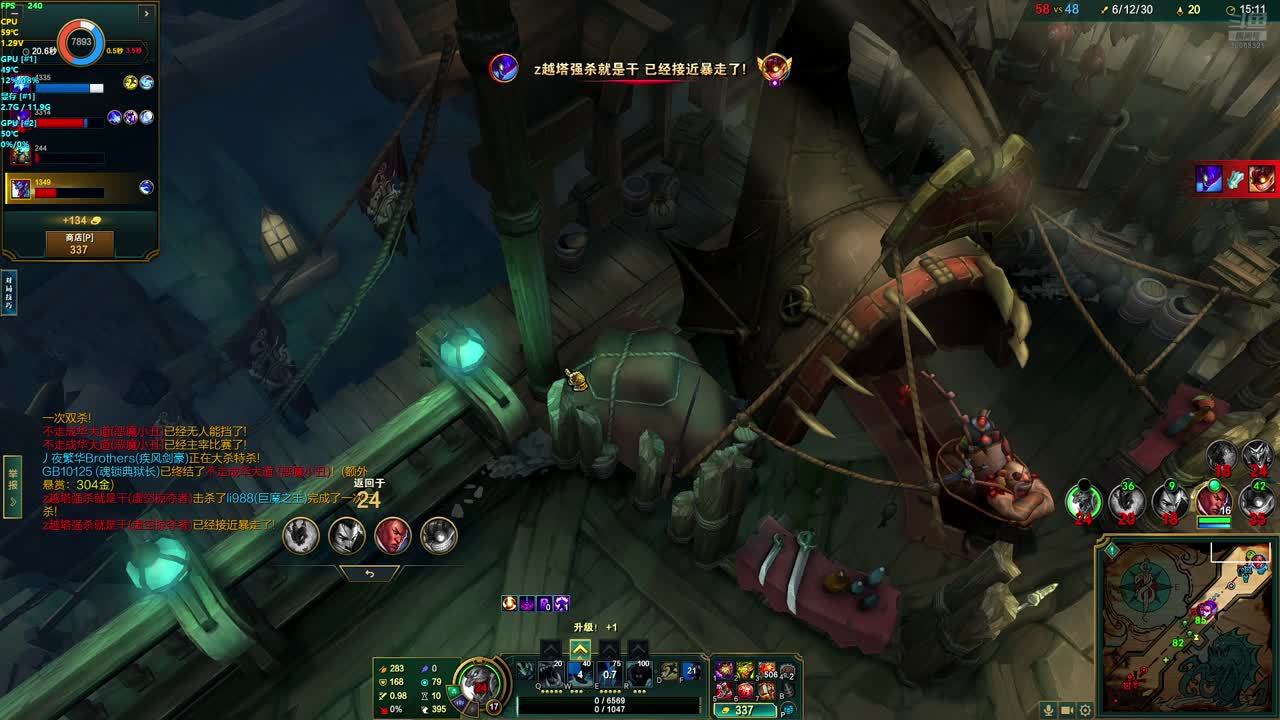Open the report tab on left edge
This screenshot has height=720, width=1280.
coord(12,487)
